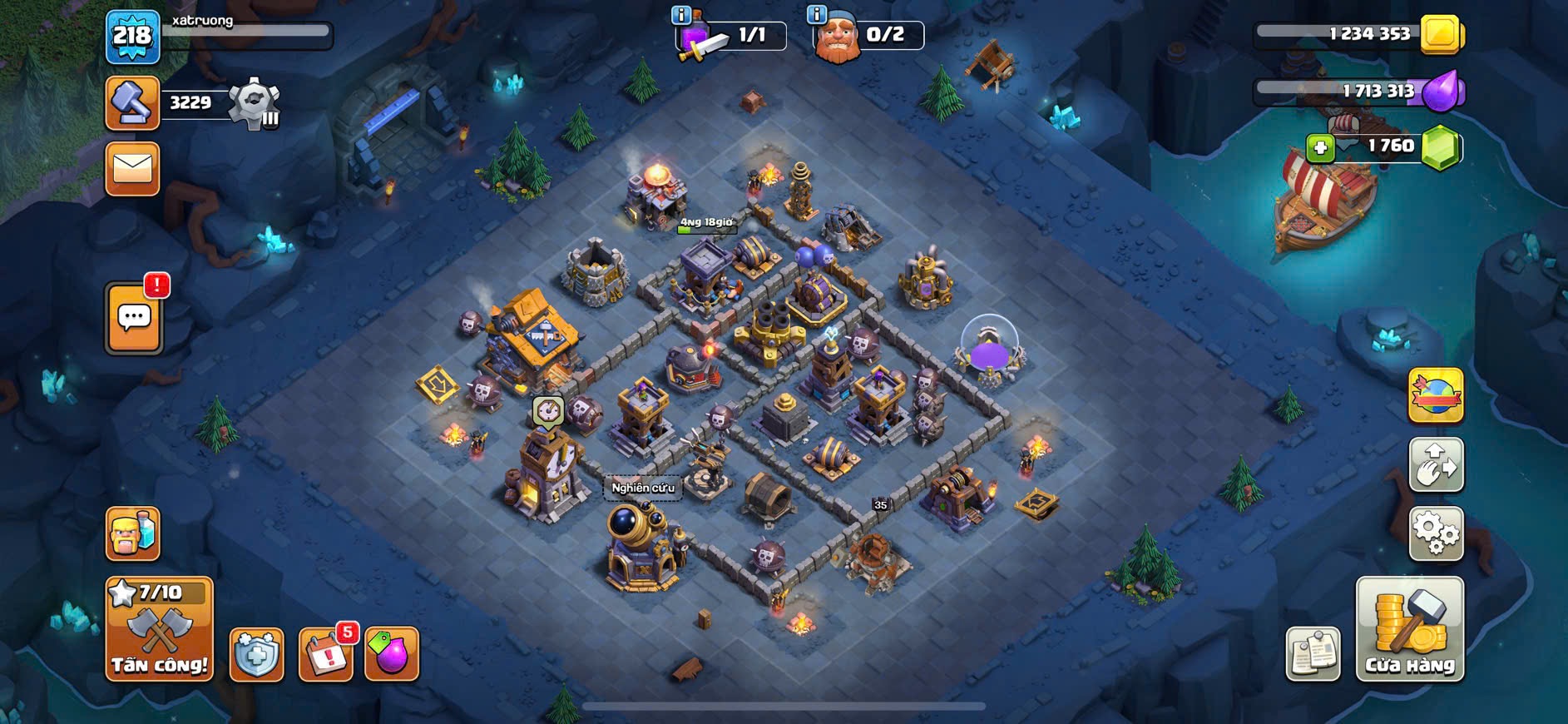The height and width of the screenshot is (724, 1568).
Task: Open the clipboard notes button
Action: point(1313,653)
